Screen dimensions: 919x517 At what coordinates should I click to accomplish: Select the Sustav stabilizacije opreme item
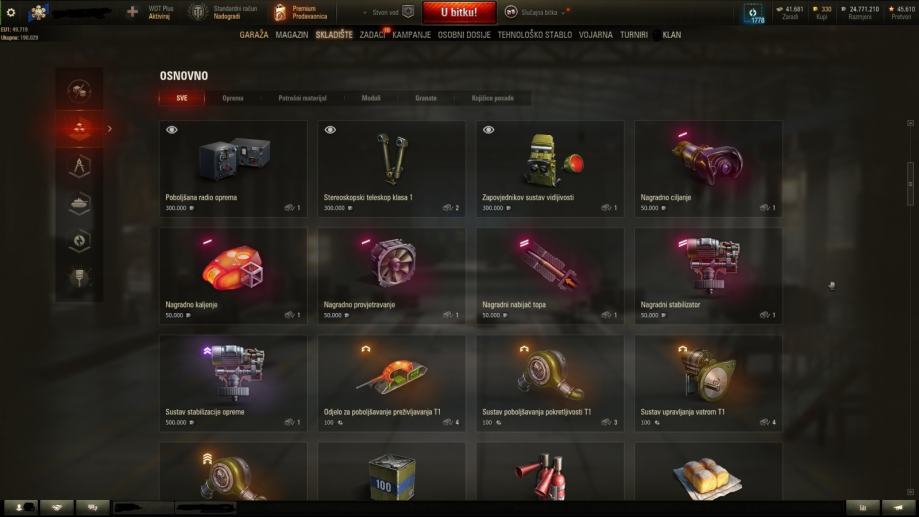pos(233,381)
